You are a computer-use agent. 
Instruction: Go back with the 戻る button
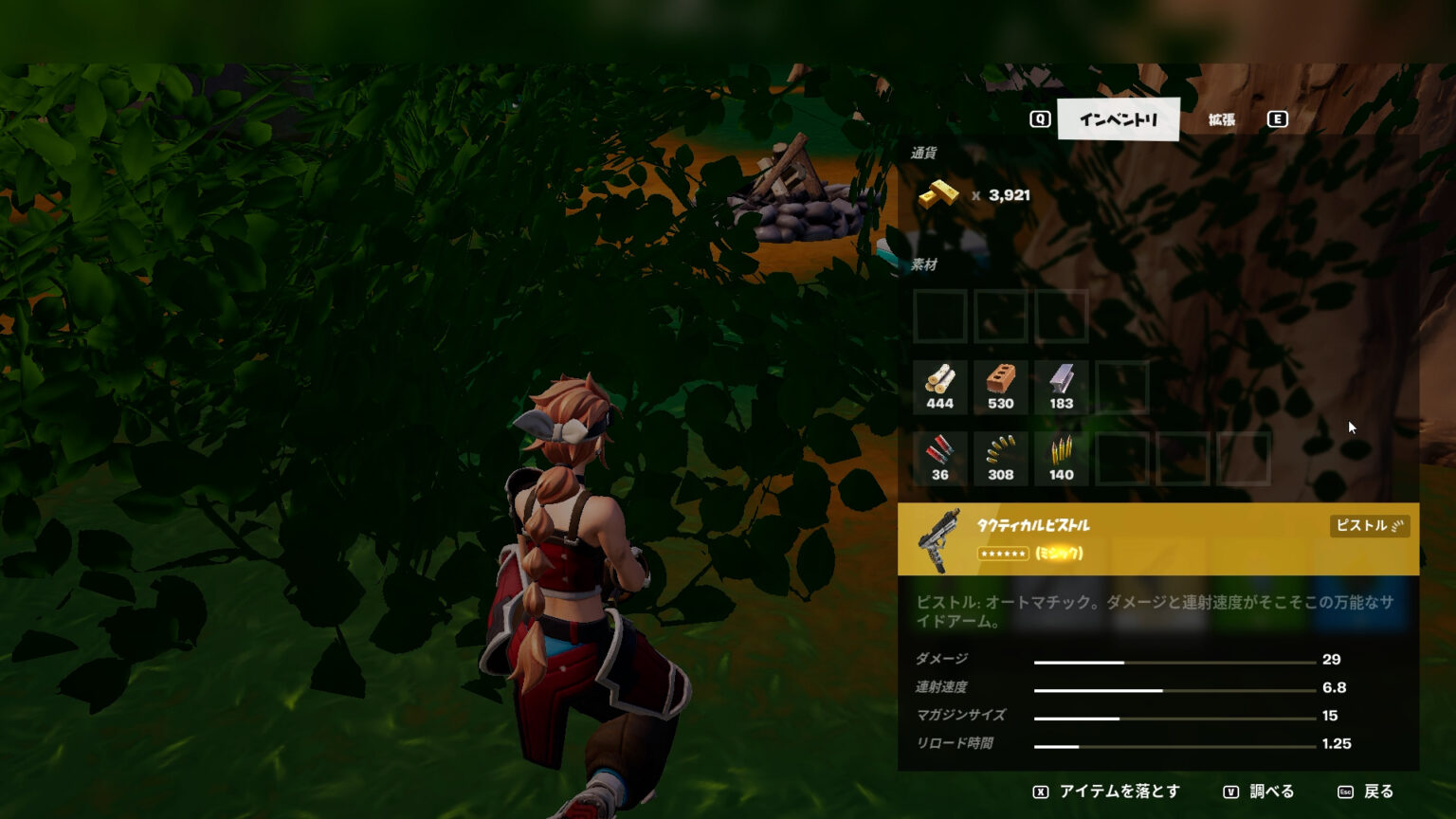tap(1366, 792)
